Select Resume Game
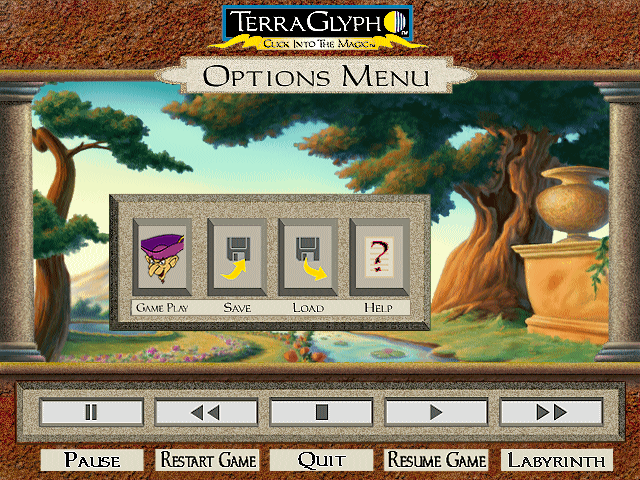The image size is (640, 480). coord(436,460)
